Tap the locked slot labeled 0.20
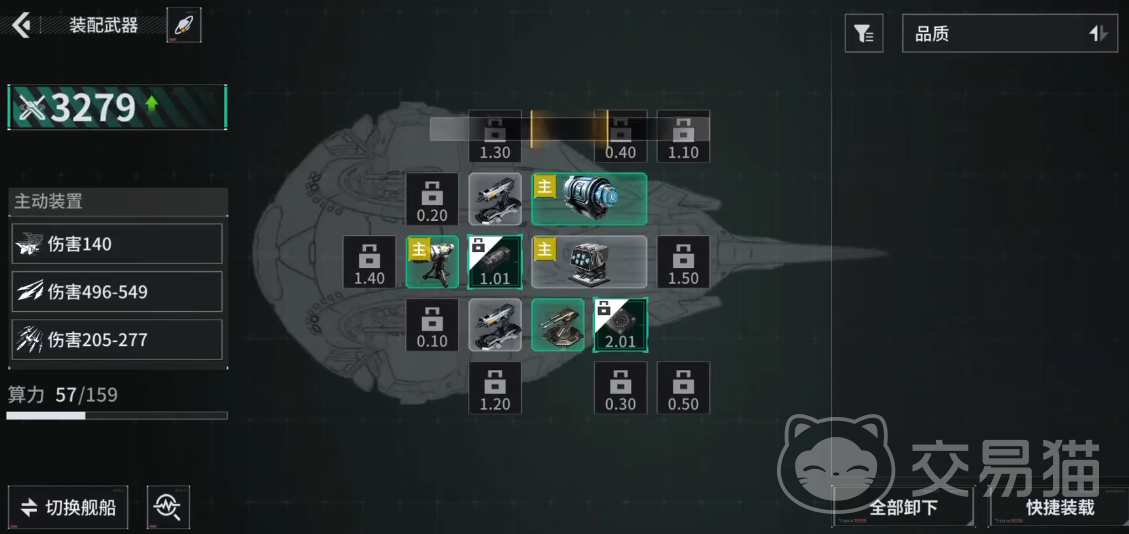 pos(432,199)
